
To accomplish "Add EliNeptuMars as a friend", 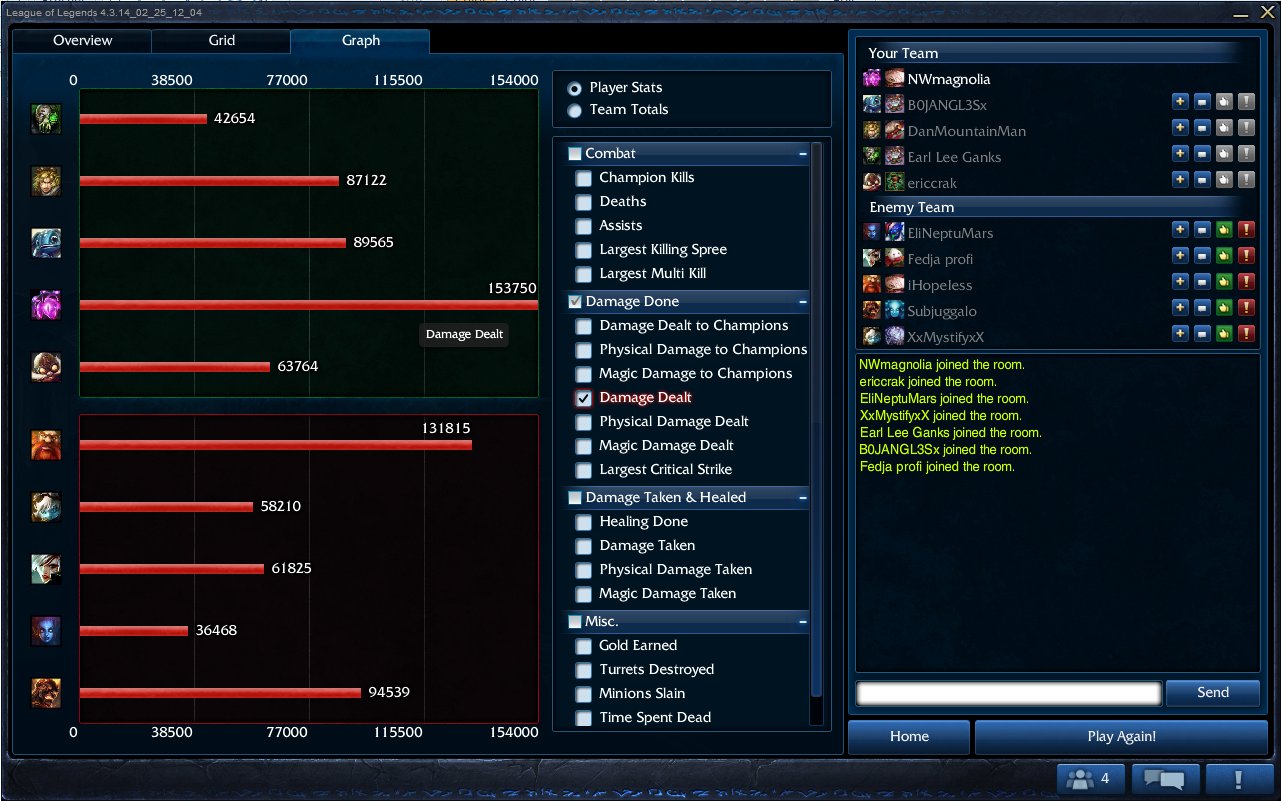I will [x=1180, y=231].
